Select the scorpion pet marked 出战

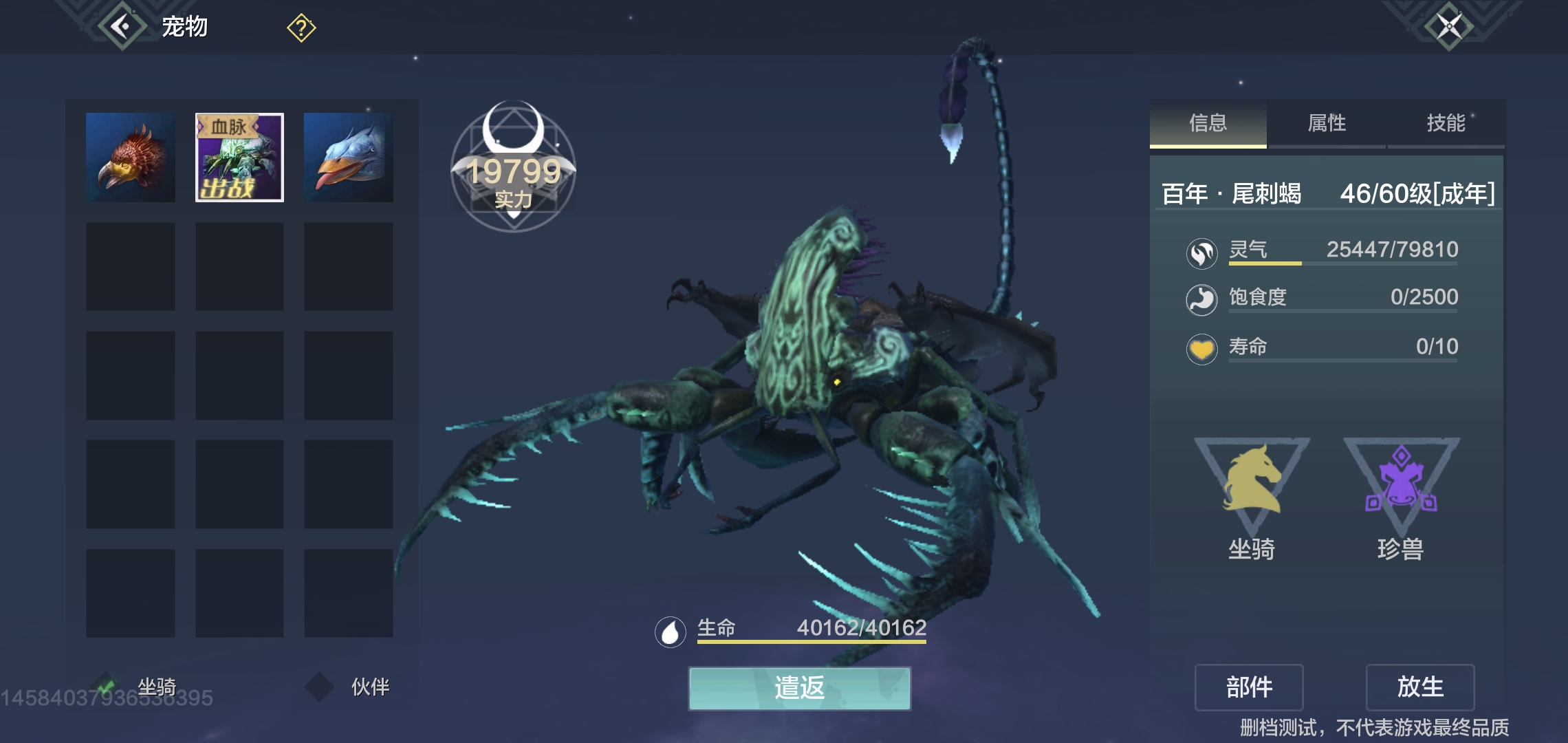click(239, 158)
